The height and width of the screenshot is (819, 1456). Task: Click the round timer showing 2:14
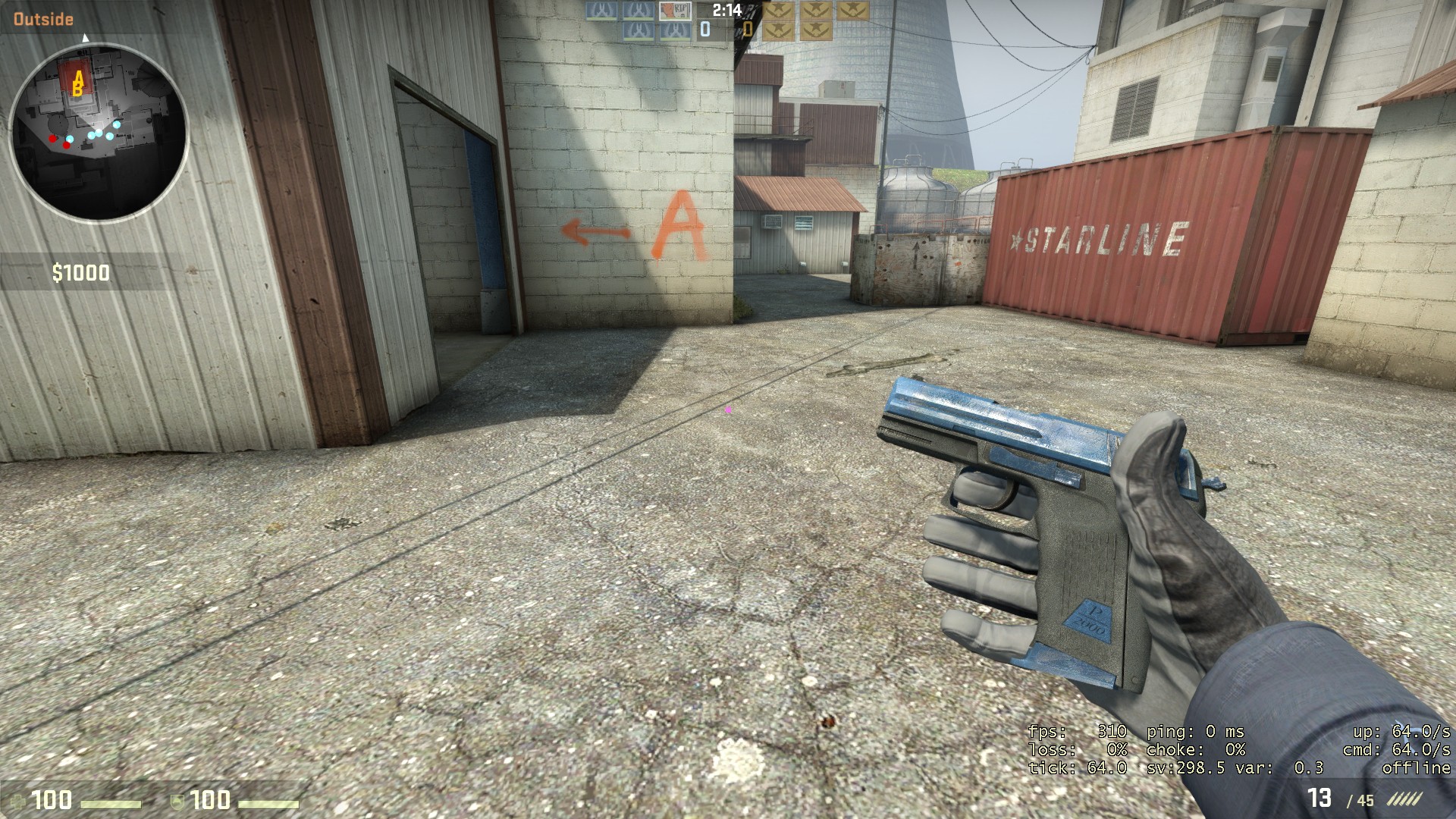(x=727, y=11)
